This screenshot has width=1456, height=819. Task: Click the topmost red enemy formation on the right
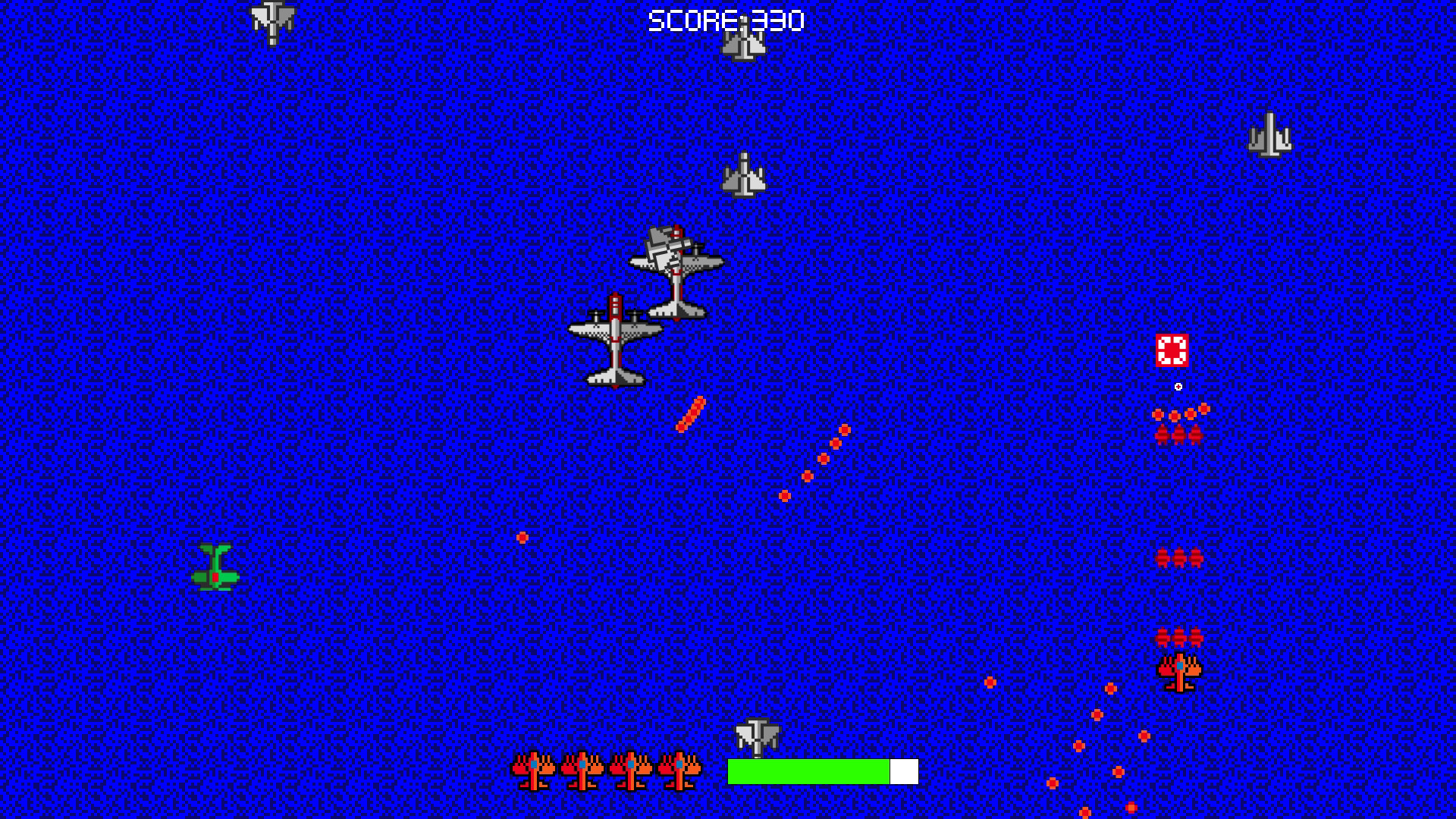[x=1178, y=432]
